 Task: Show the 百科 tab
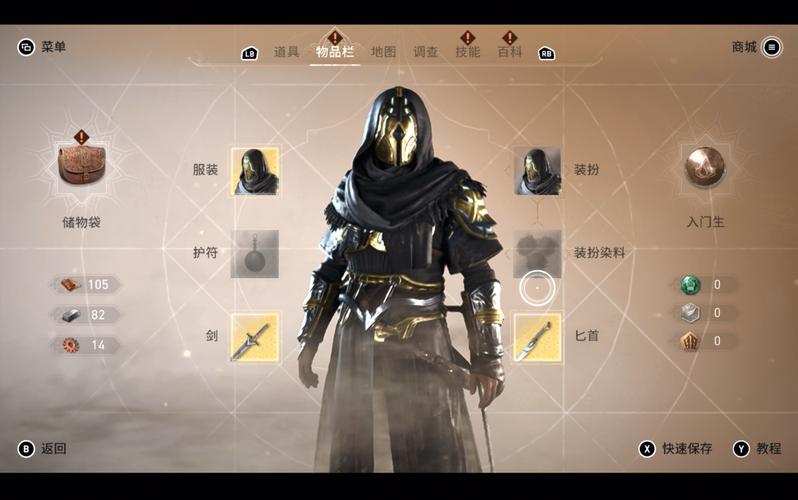[510, 52]
